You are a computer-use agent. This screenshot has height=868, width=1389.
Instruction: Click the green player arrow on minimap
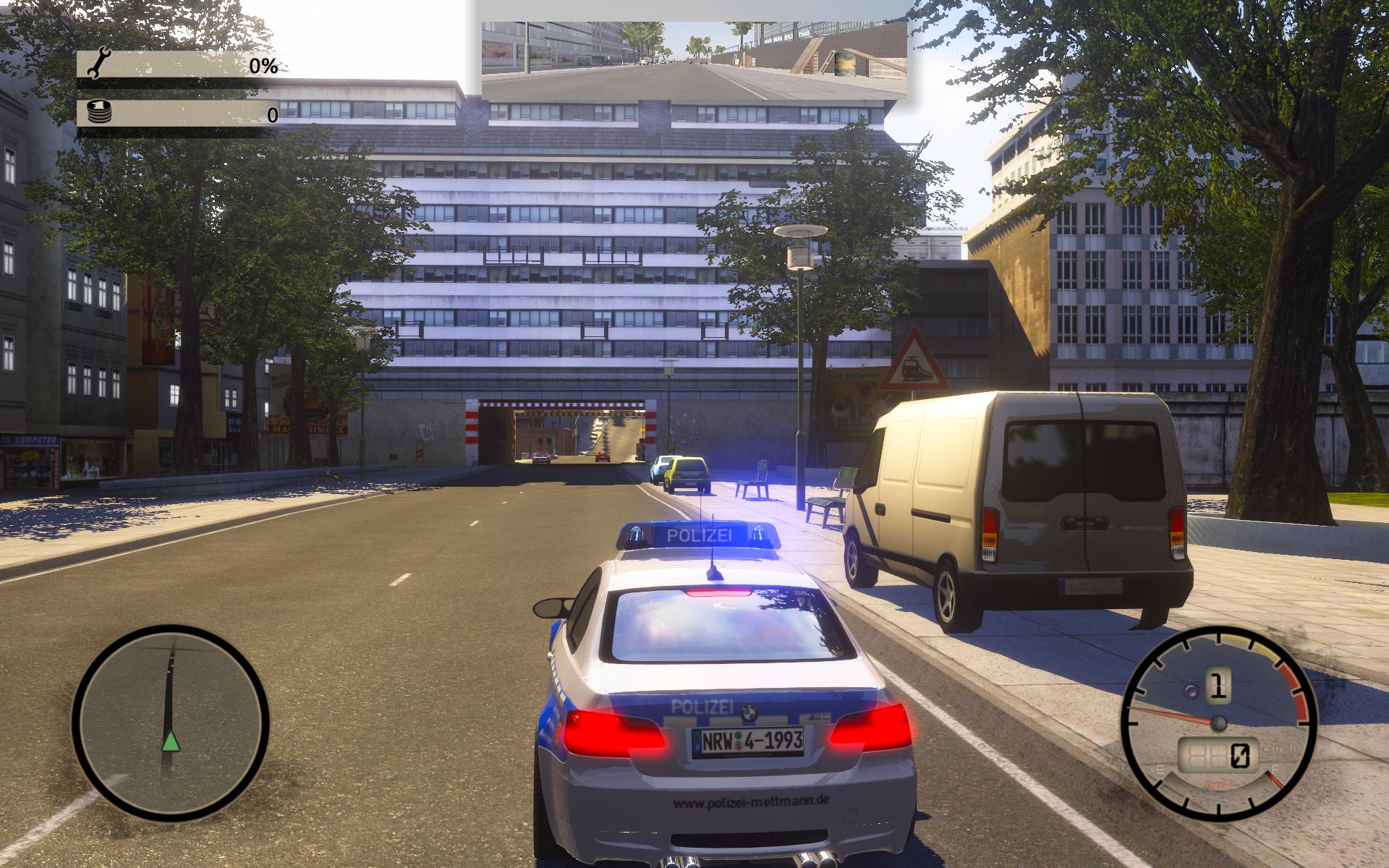pyautogui.click(x=170, y=741)
